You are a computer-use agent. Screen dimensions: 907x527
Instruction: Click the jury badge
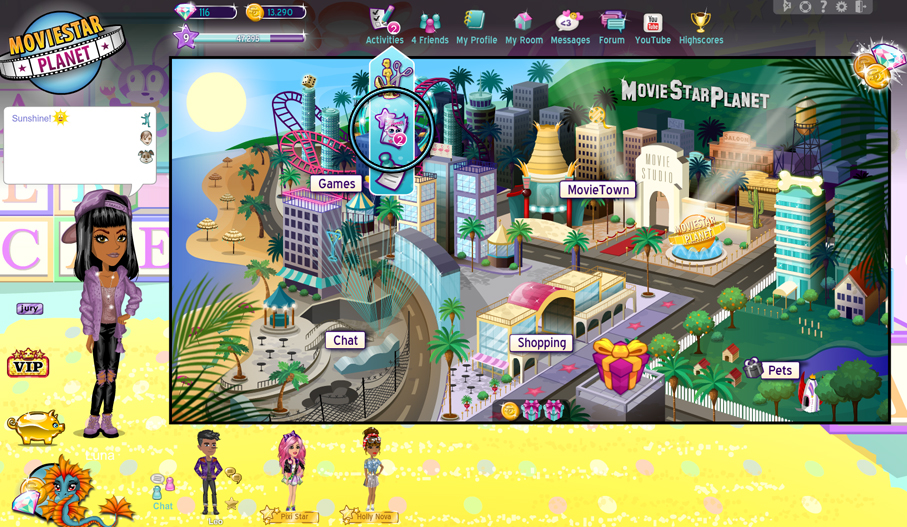click(x=29, y=309)
